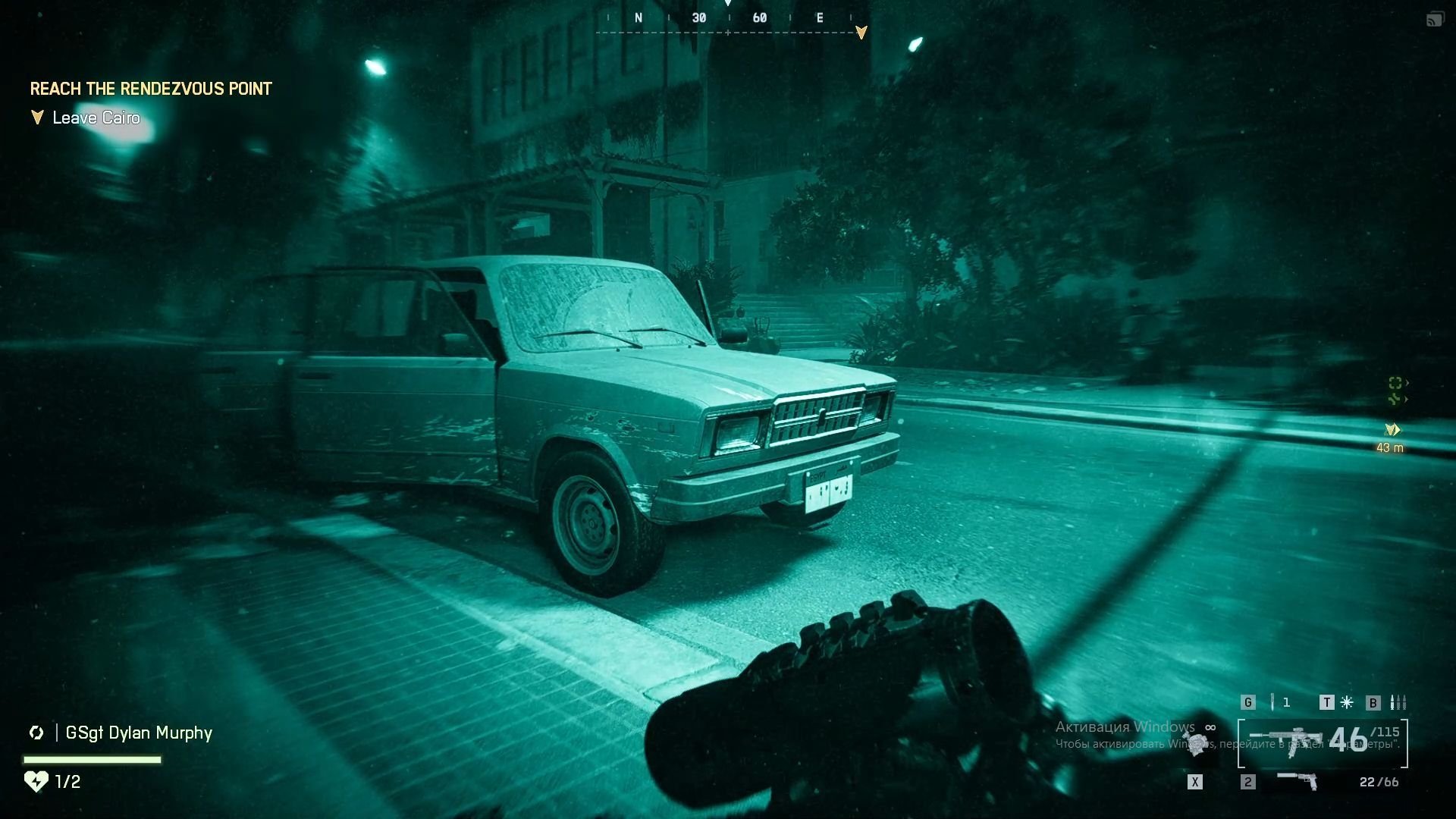Select the gas mask equipment icon
The width and height of the screenshot is (1456, 819).
[x=1196, y=741]
